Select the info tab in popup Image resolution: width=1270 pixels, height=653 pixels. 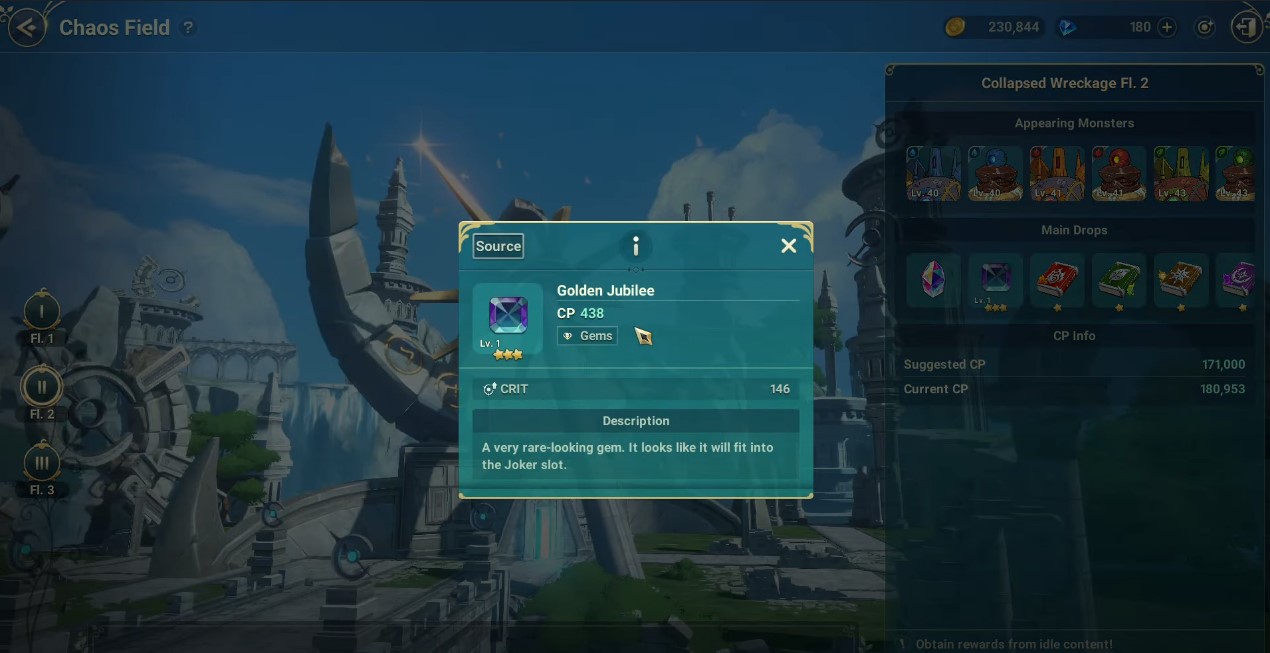[635, 246]
